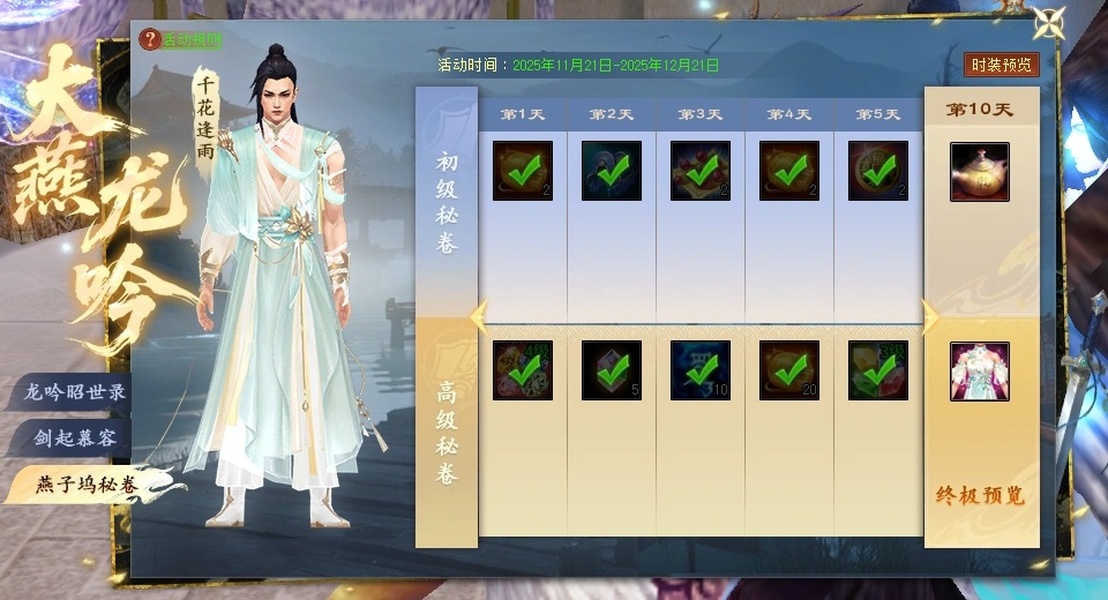Choose the 第2天 高级秘卷 reward with count 5
The width and height of the screenshot is (1108, 600).
click(611, 370)
